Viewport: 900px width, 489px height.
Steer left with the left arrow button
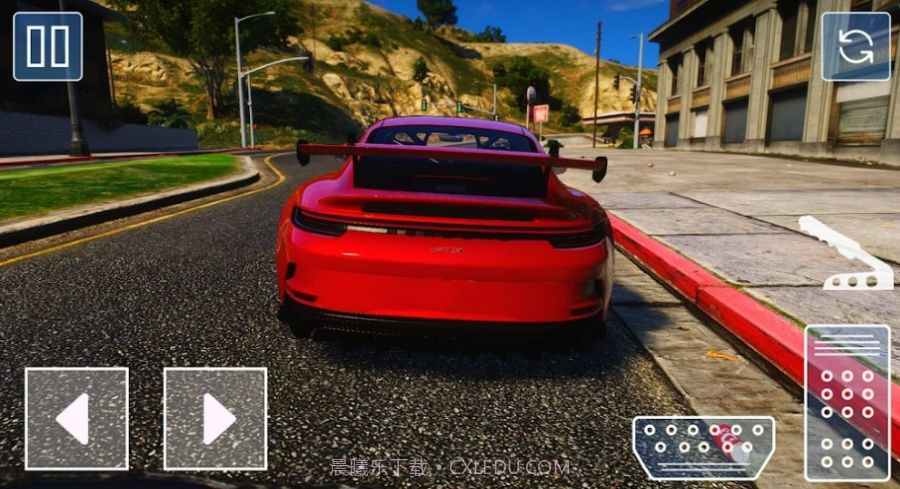click(76, 418)
